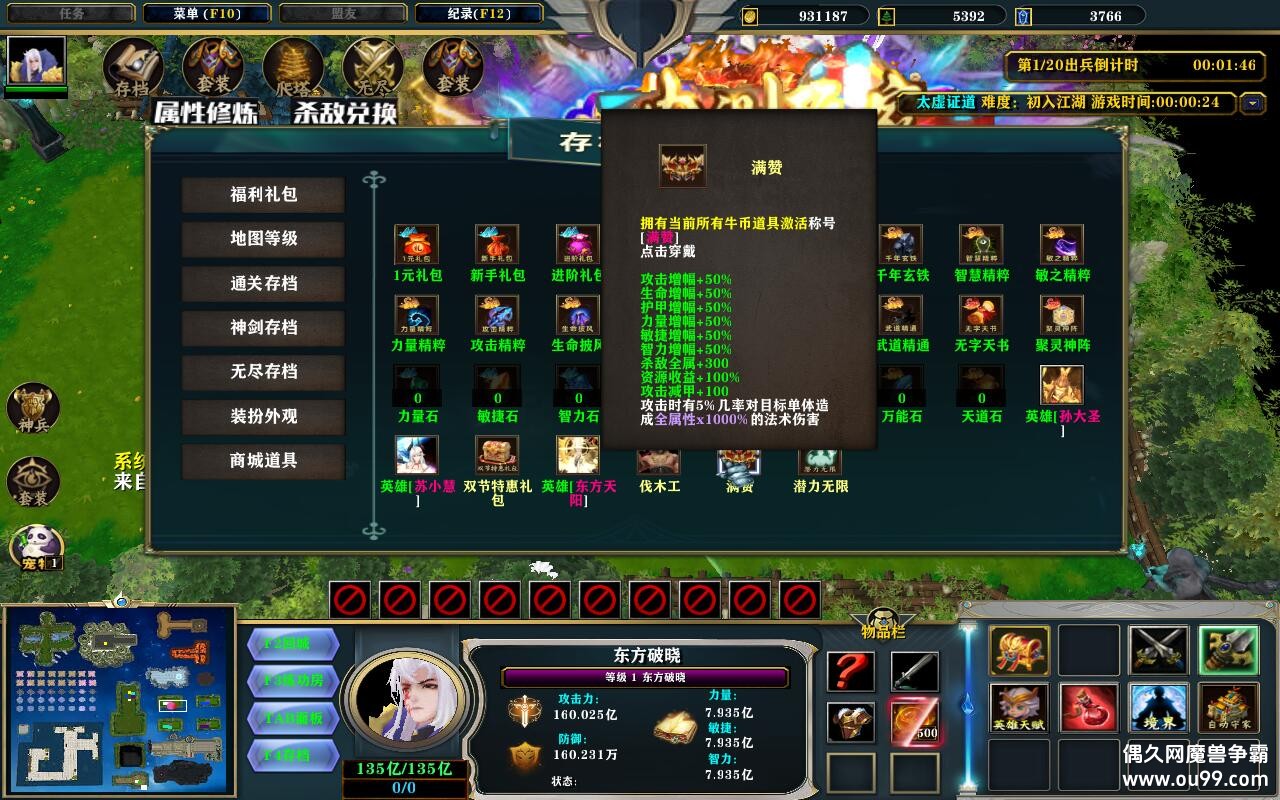Open the 纪录 (F12) log
The height and width of the screenshot is (800, 1280).
coord(478,14)
